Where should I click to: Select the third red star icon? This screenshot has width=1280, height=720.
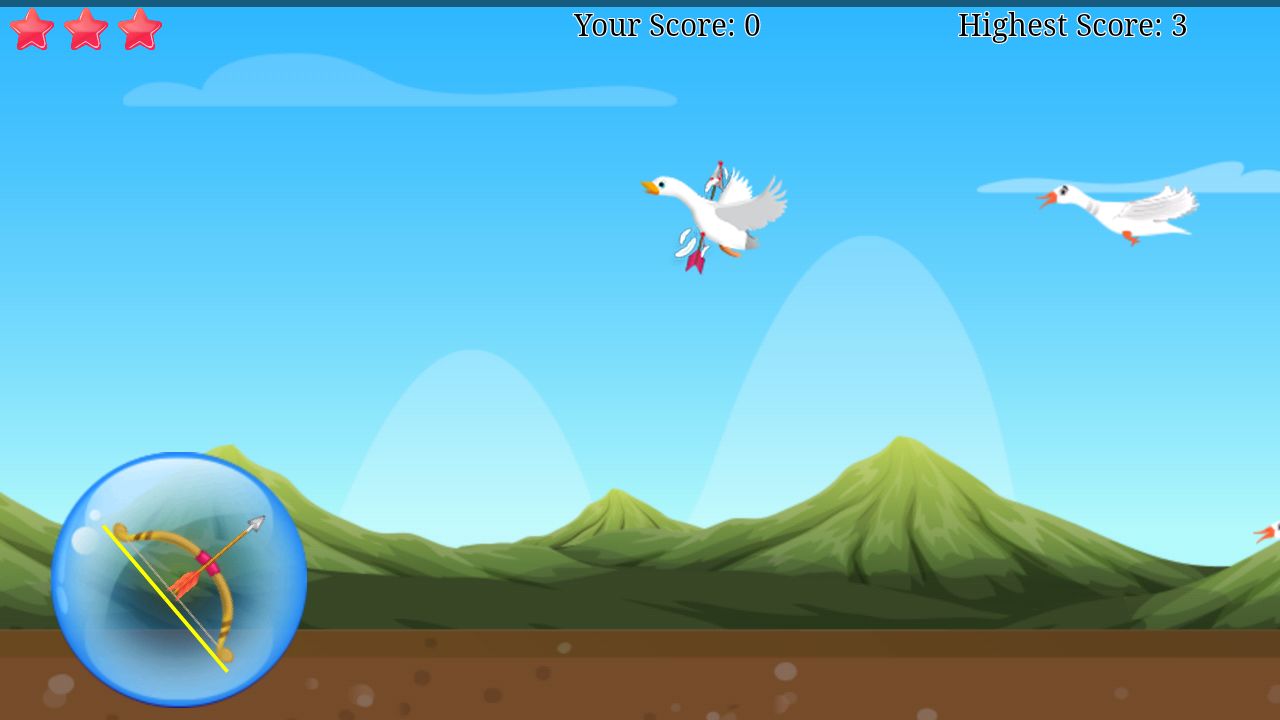click(140, 28)
